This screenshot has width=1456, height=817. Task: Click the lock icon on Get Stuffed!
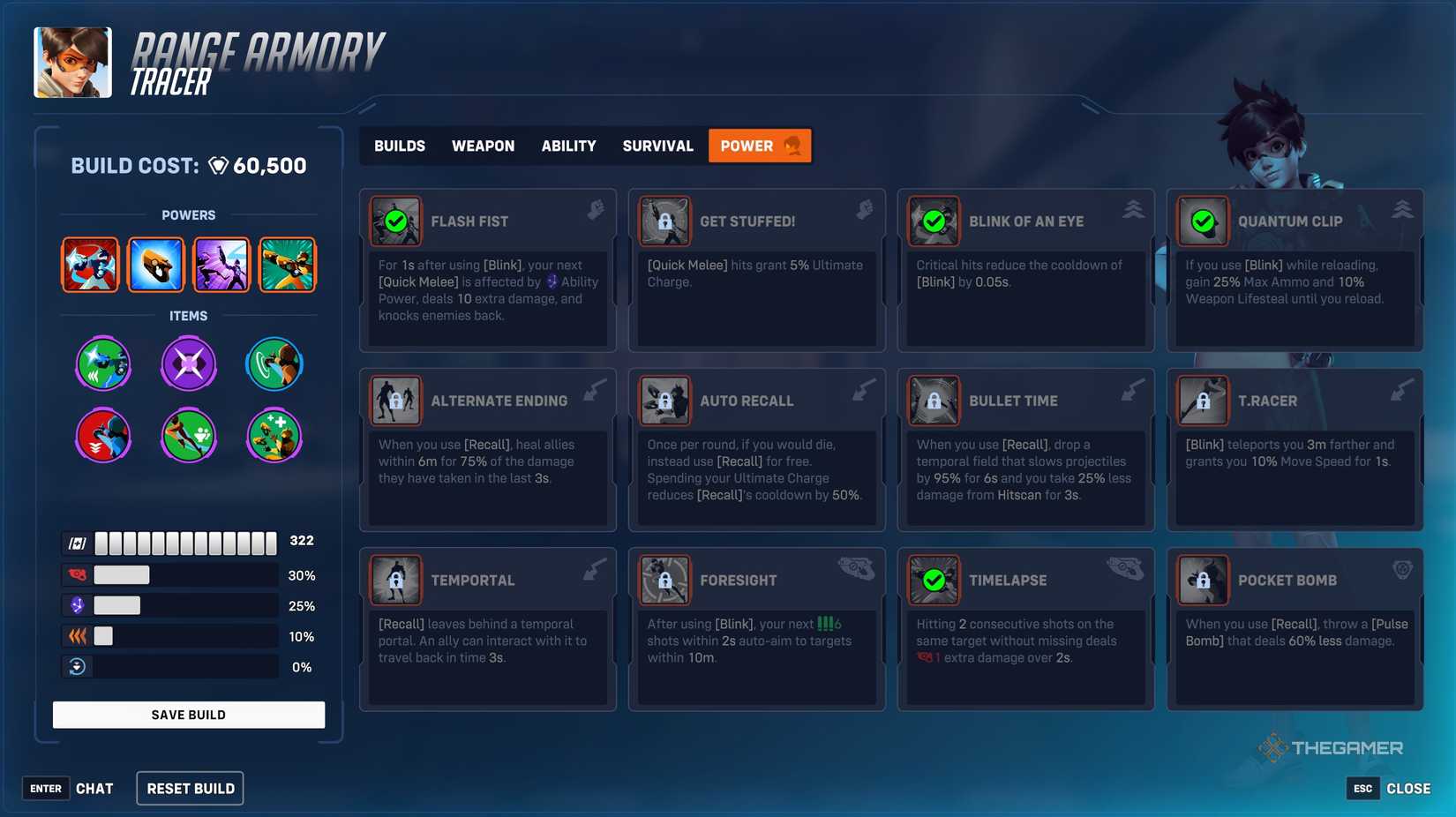tap(664, 222)
